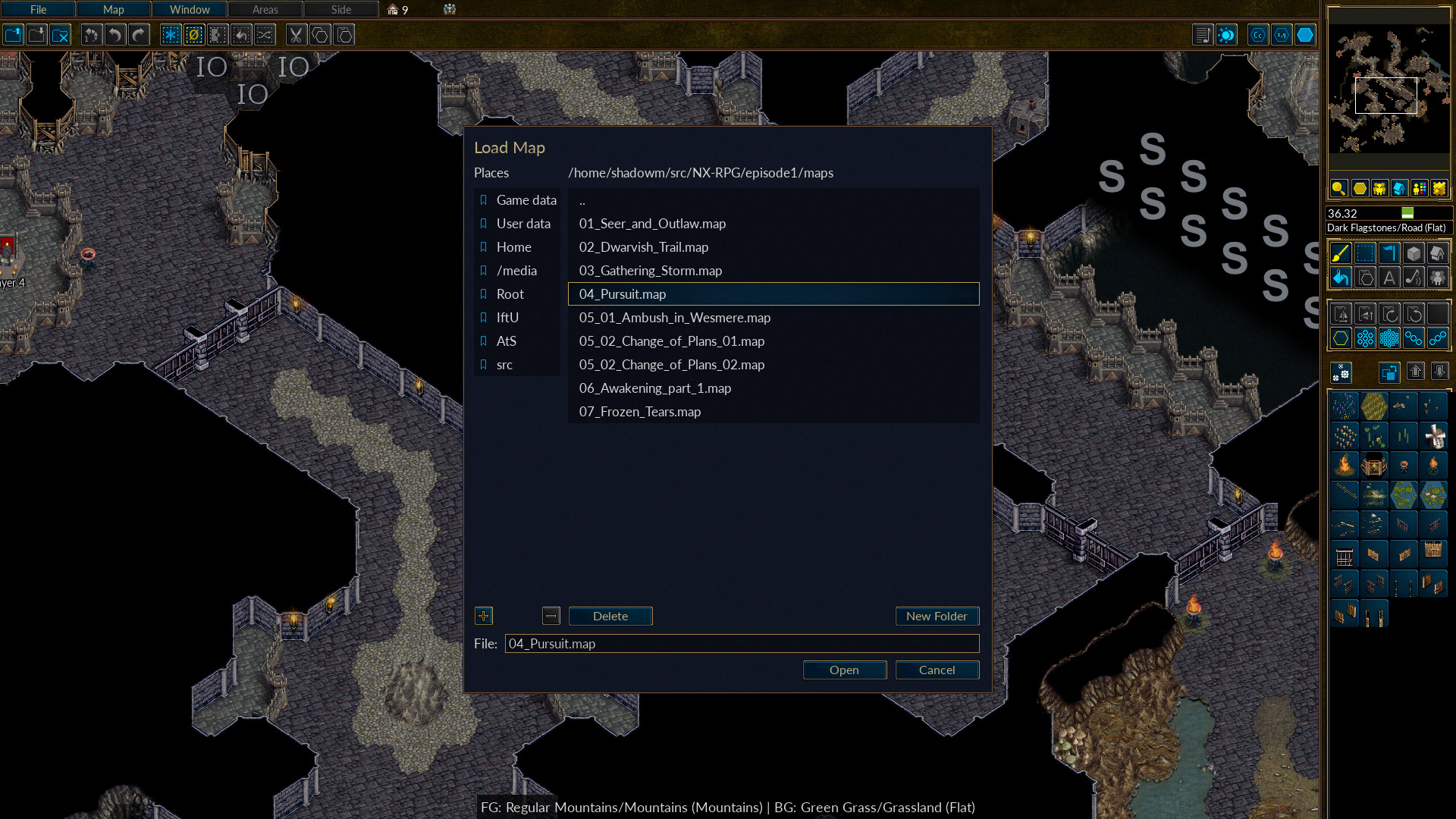Open the Window menu

point(190,10)
